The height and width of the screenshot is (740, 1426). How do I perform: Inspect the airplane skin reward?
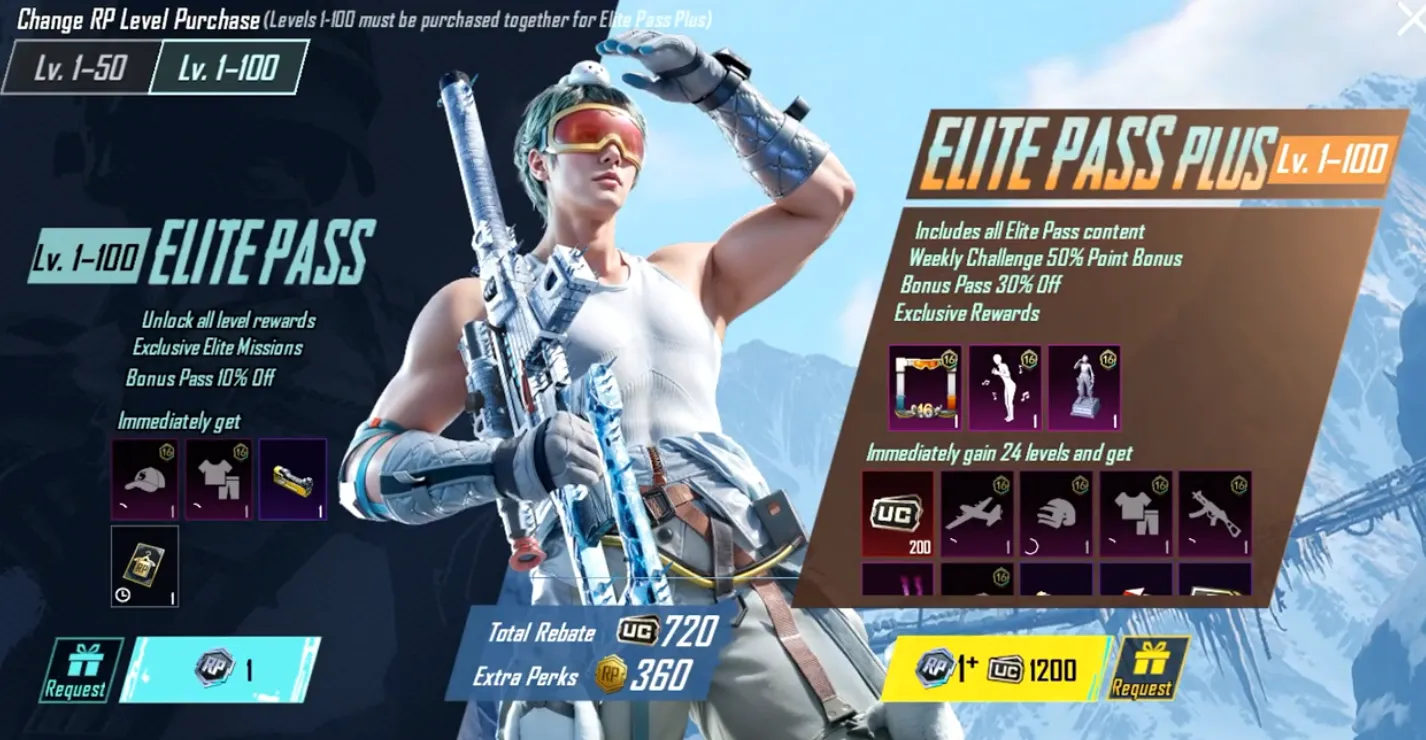pyautogui.click(x=977, y=514)
